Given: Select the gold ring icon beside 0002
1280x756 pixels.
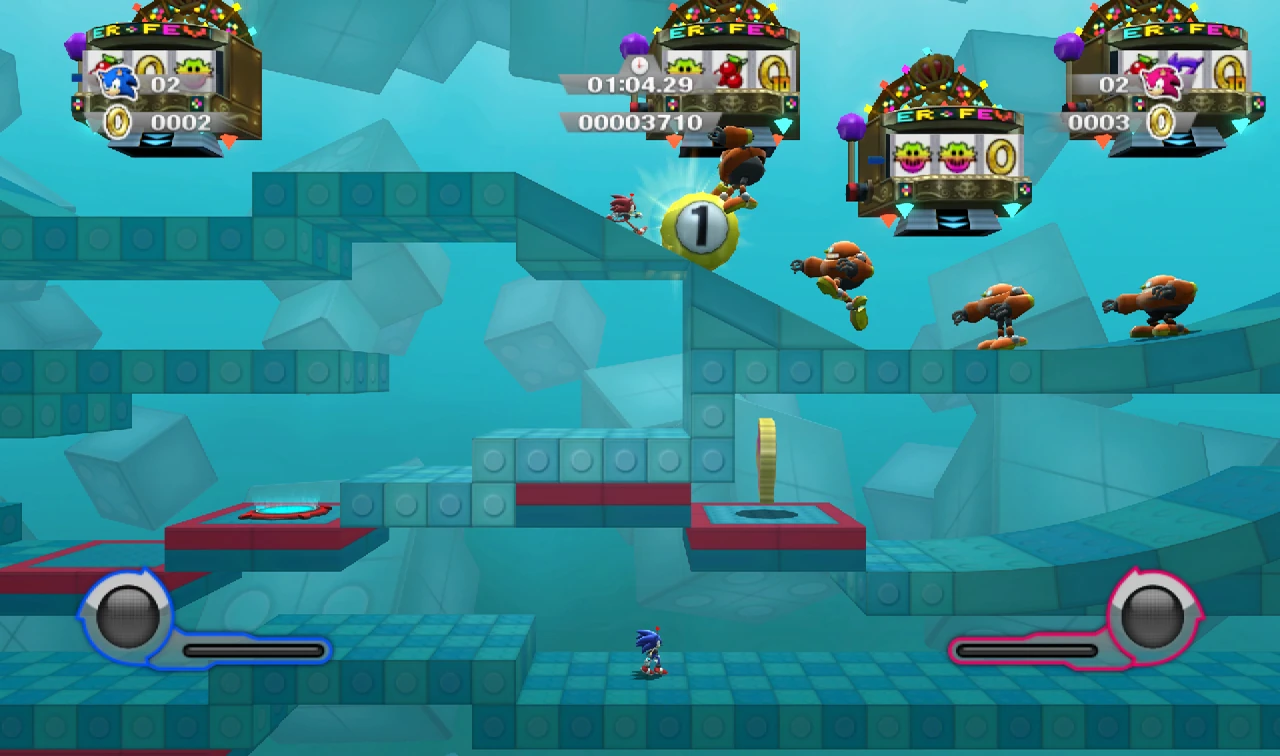Looking at the screenshot, I should [x=118, y=122].
